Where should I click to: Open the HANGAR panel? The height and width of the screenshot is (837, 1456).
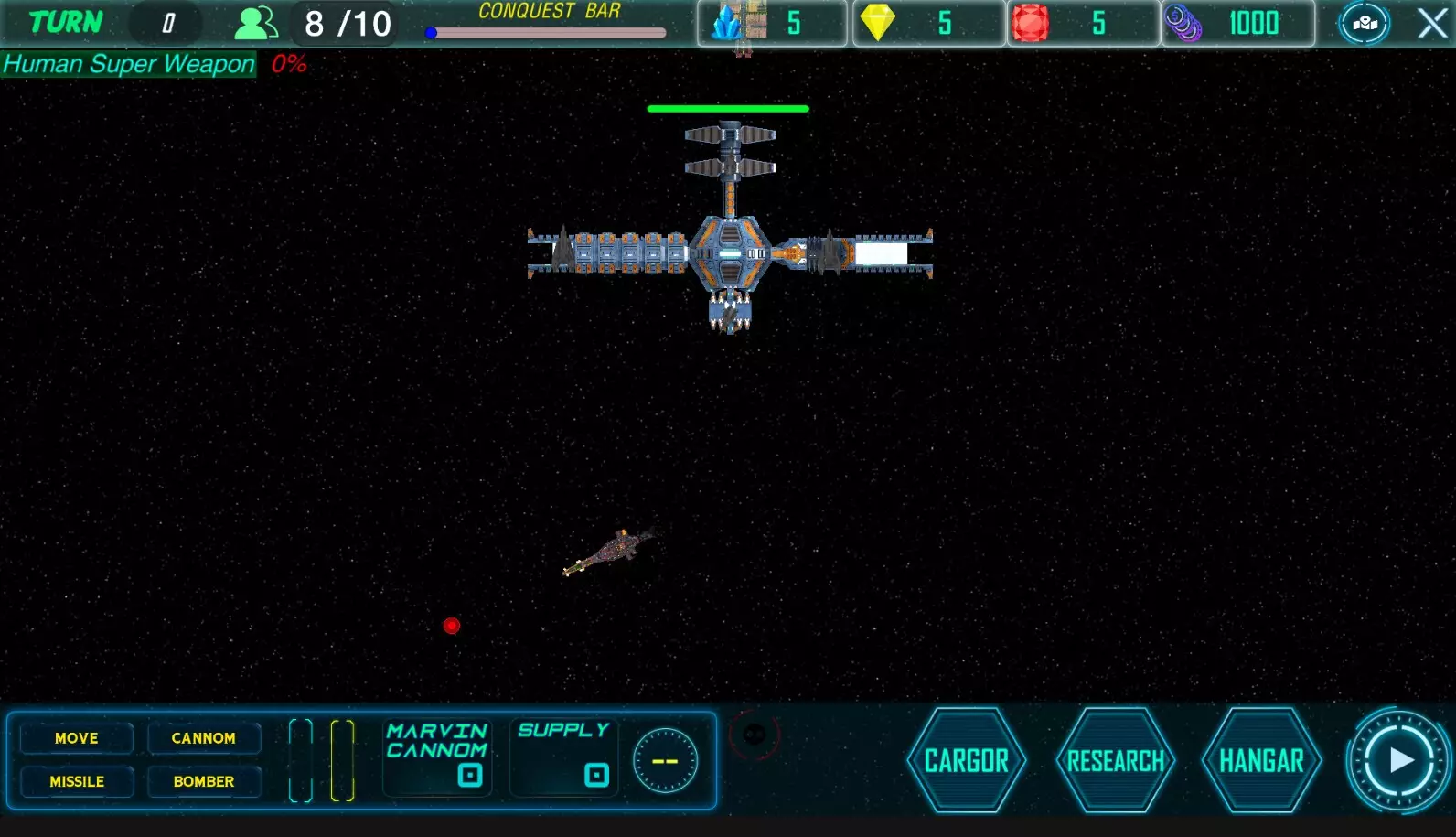pos(1262,759)
